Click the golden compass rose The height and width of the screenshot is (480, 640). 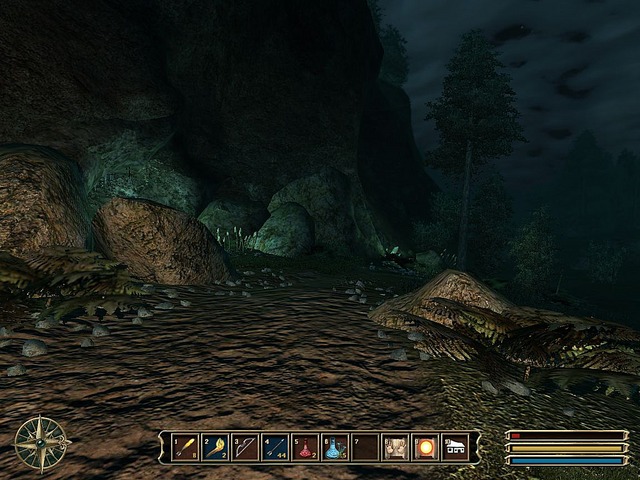[x=41, y=441]
